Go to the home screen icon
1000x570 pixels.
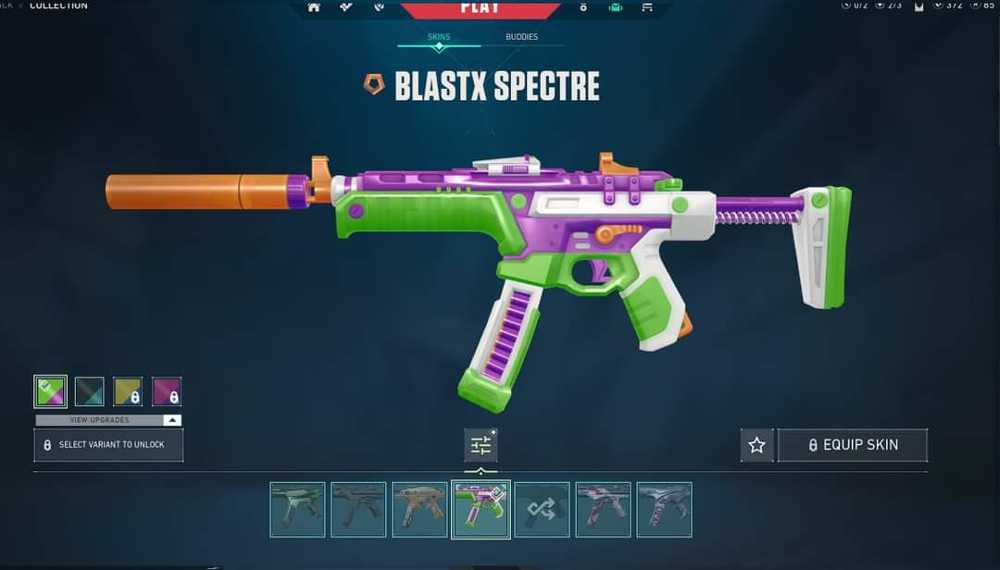point(314,7)
